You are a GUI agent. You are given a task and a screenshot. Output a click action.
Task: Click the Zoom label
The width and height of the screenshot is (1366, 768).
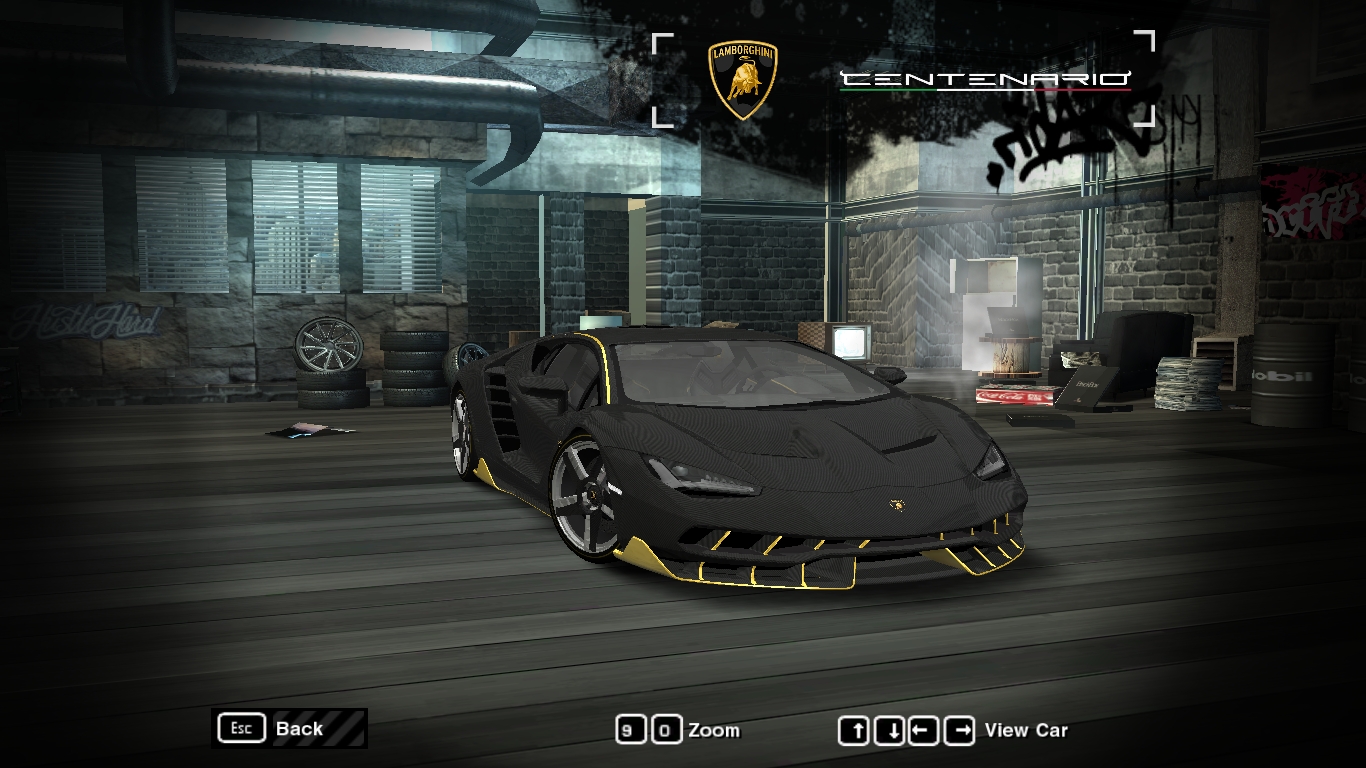coord(713,730)
